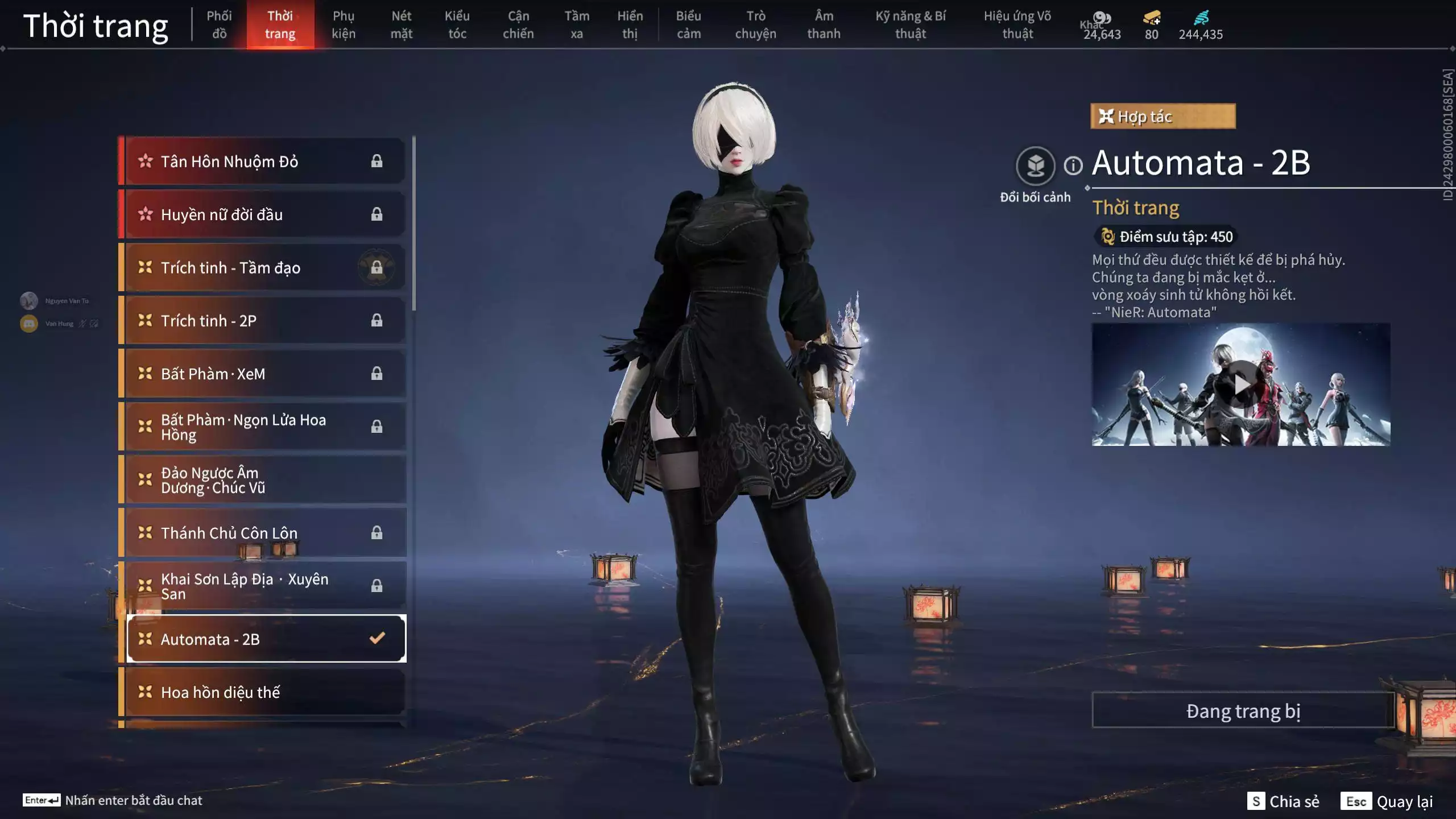The height and width of the screenshot is (819, 1456).
Task: Select the Nét mặt tab
Action: pos(401,24)
